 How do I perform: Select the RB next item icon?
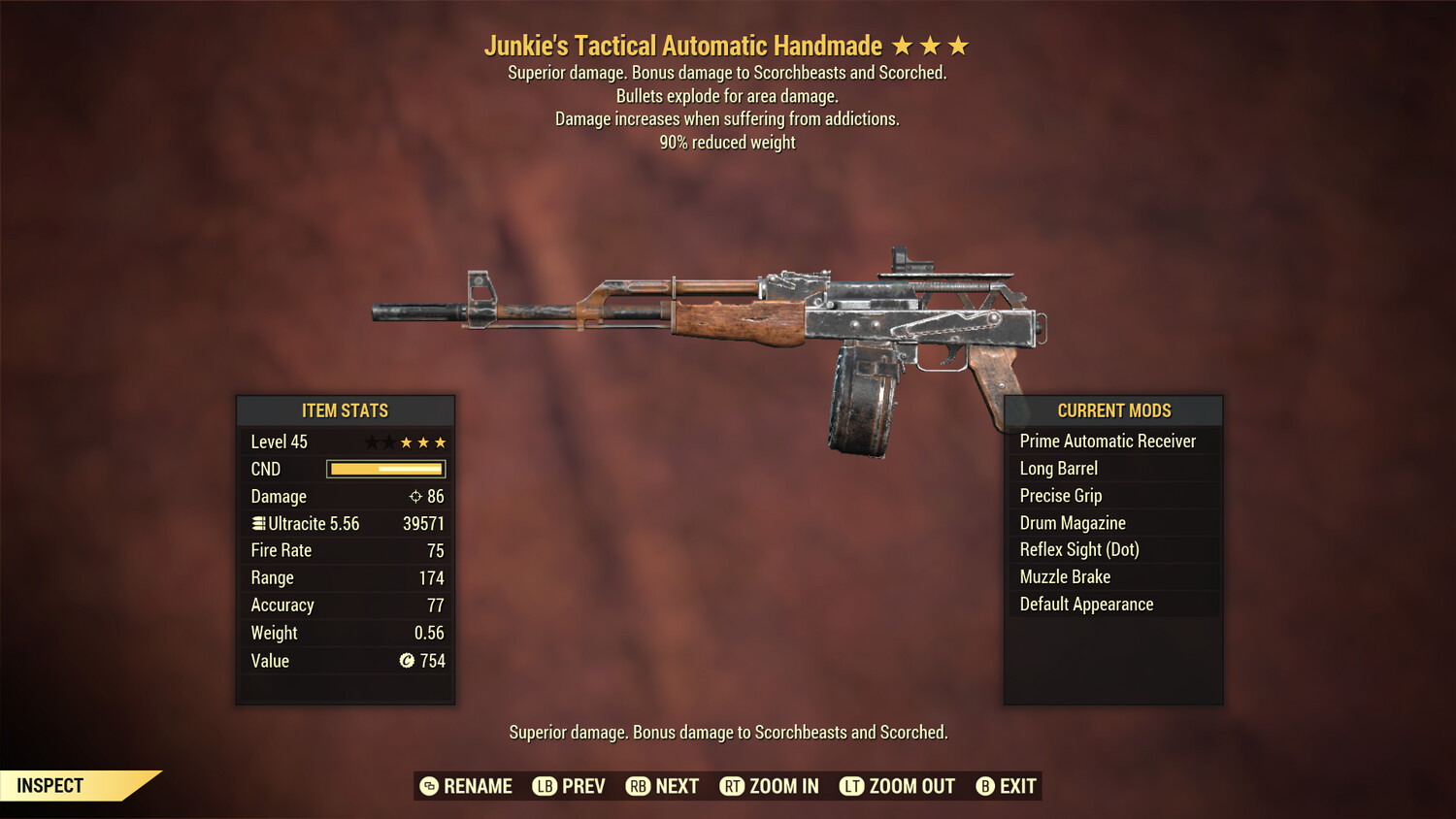pos(638,786)
